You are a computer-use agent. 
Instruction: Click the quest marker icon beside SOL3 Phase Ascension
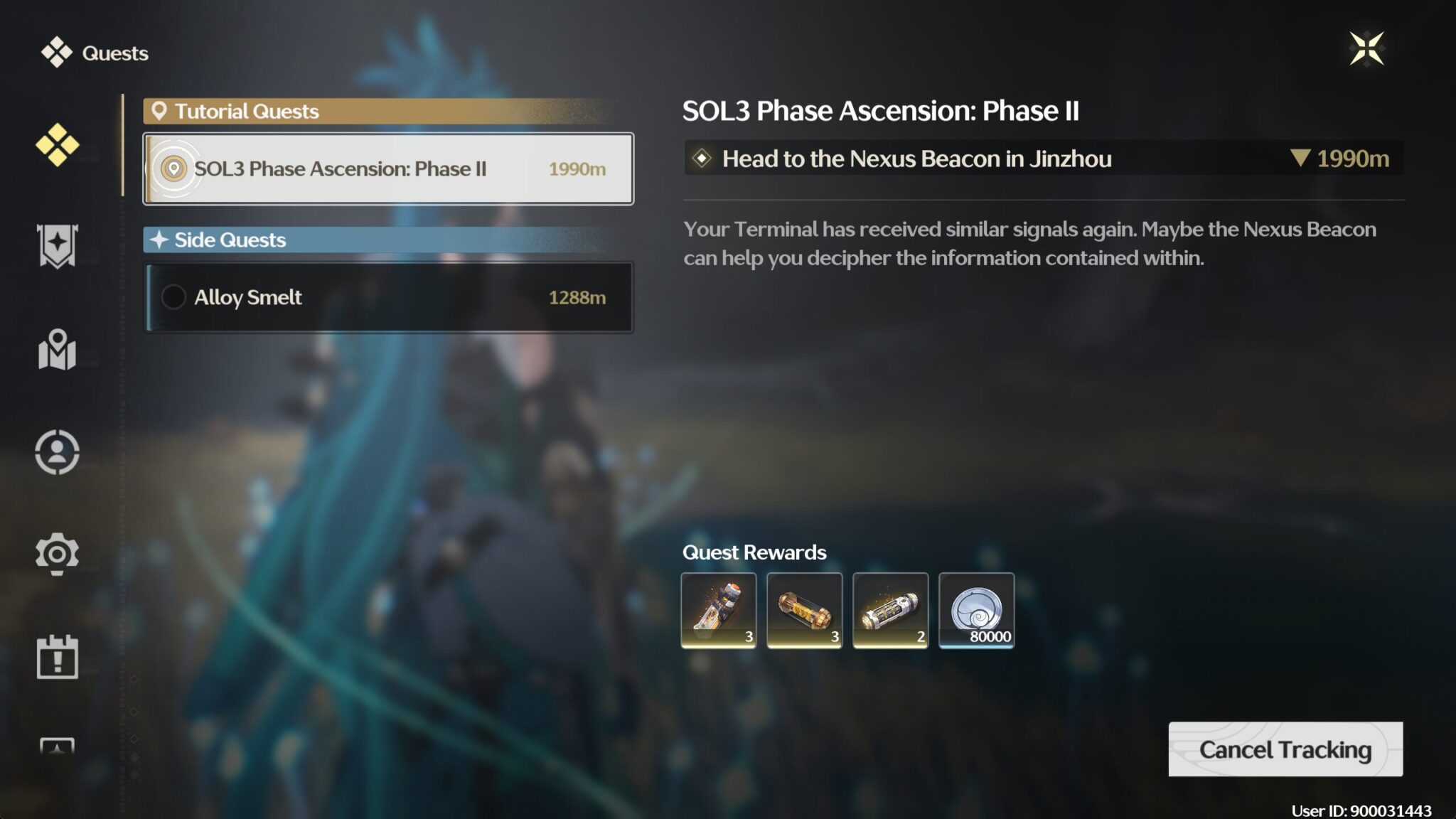pyautogui.click(x=173, y=168)
